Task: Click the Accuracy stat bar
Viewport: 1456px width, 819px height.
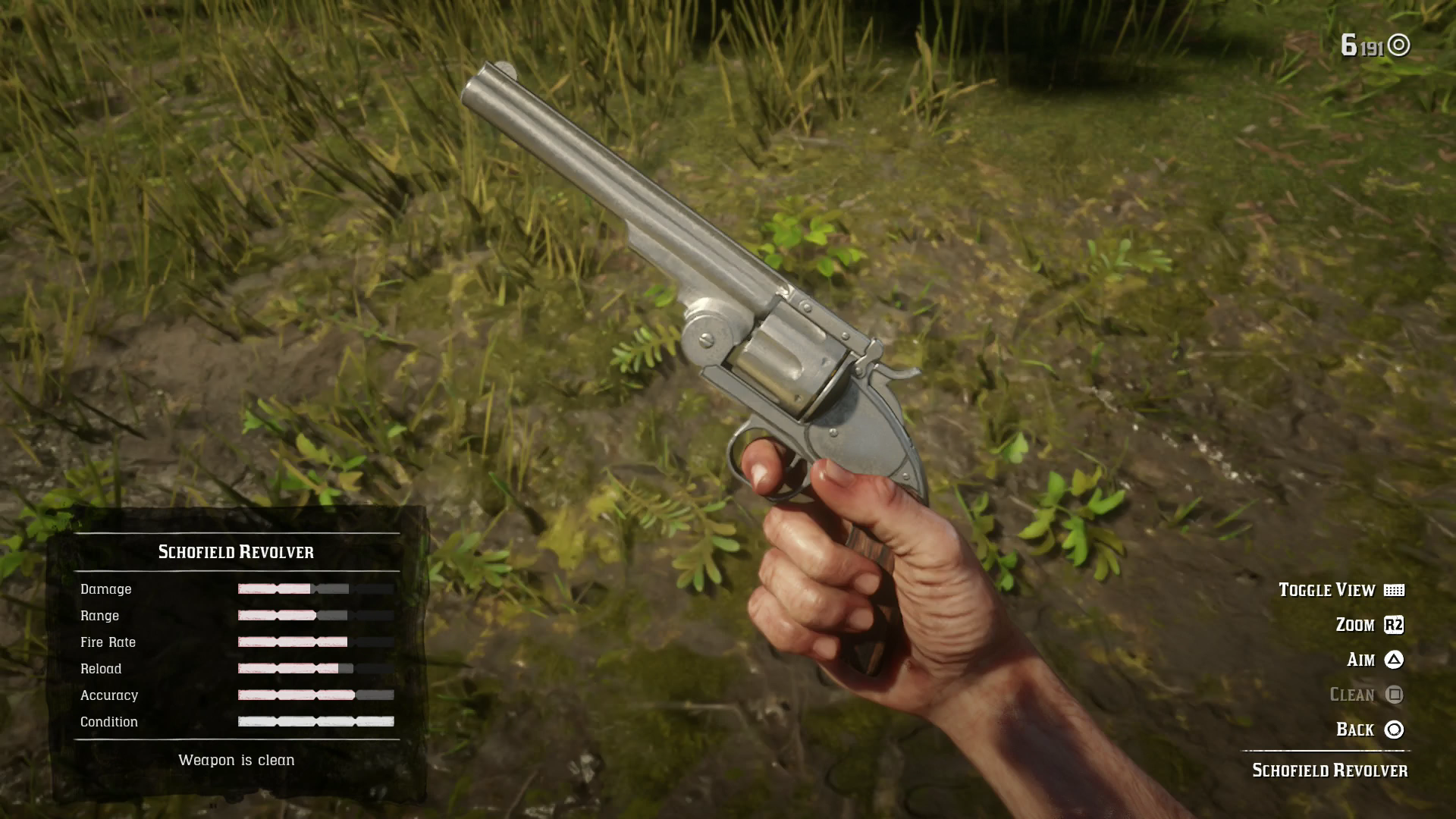Action: point(315,695)
